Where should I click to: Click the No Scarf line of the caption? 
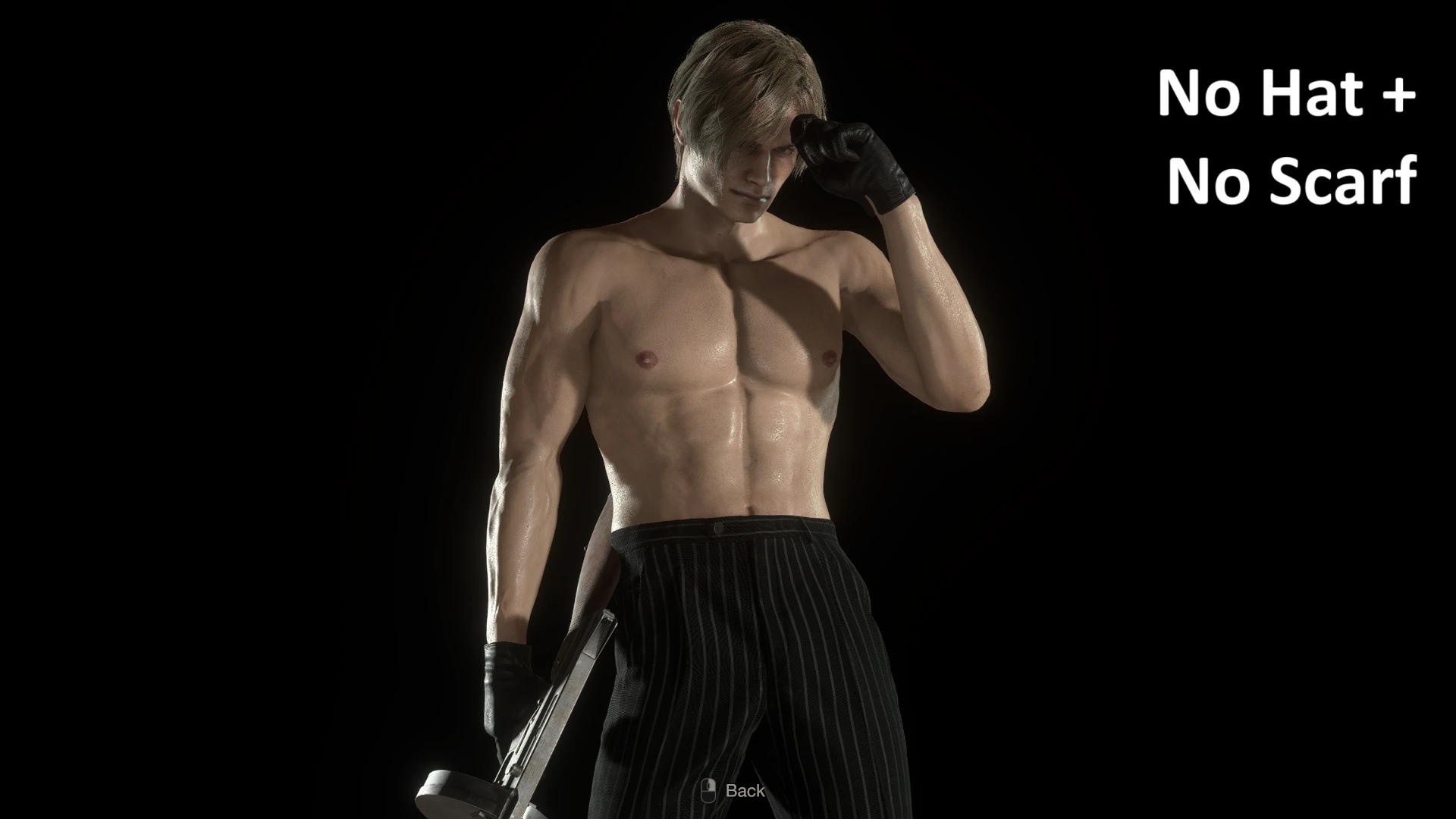tap(1293, 180)
